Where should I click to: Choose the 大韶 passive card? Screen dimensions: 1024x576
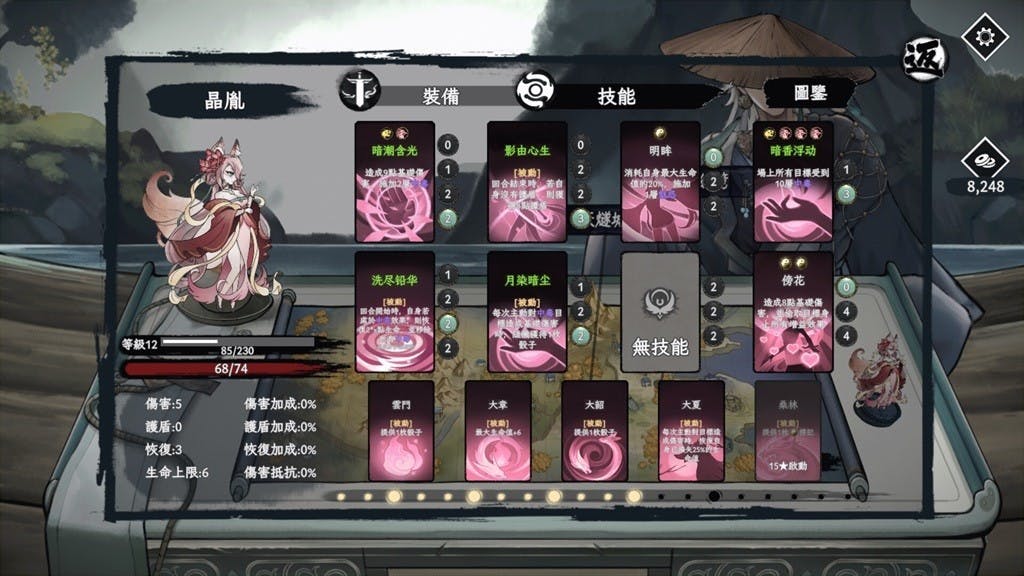pos(595,430)
